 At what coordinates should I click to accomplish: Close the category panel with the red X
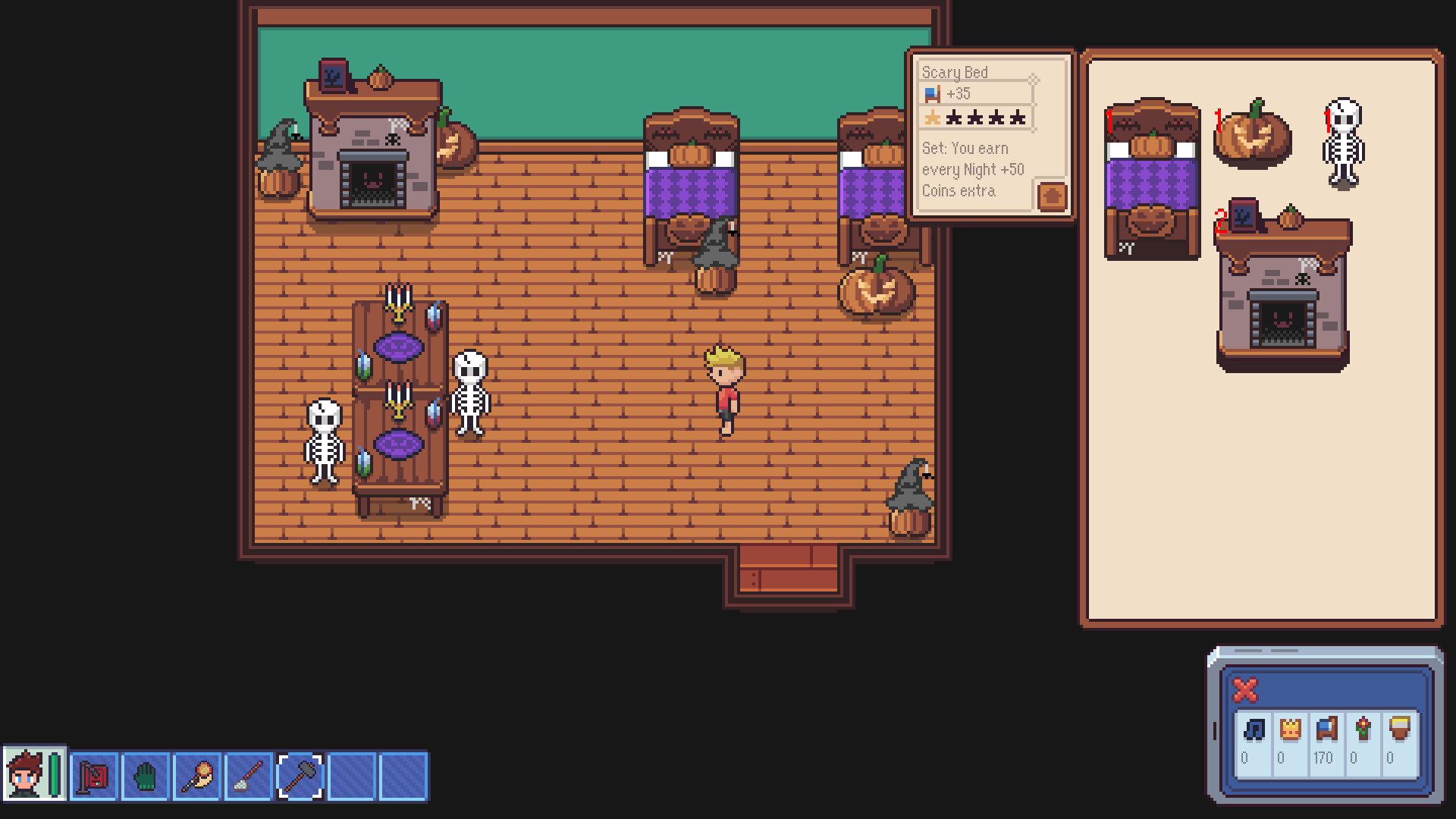pyautogui.click(x=1244, y=691)
